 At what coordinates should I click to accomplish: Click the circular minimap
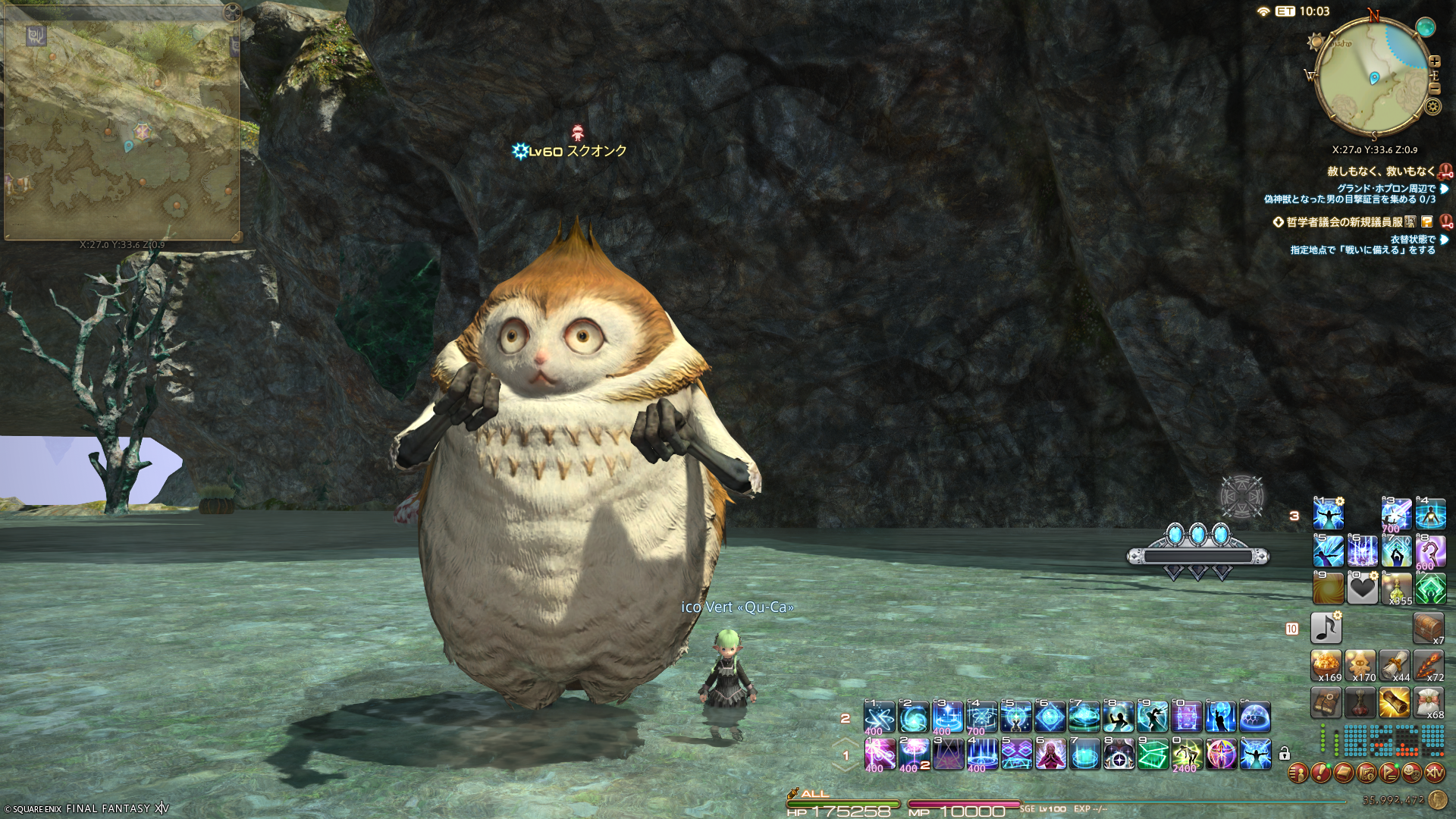tap(1373, 76)
